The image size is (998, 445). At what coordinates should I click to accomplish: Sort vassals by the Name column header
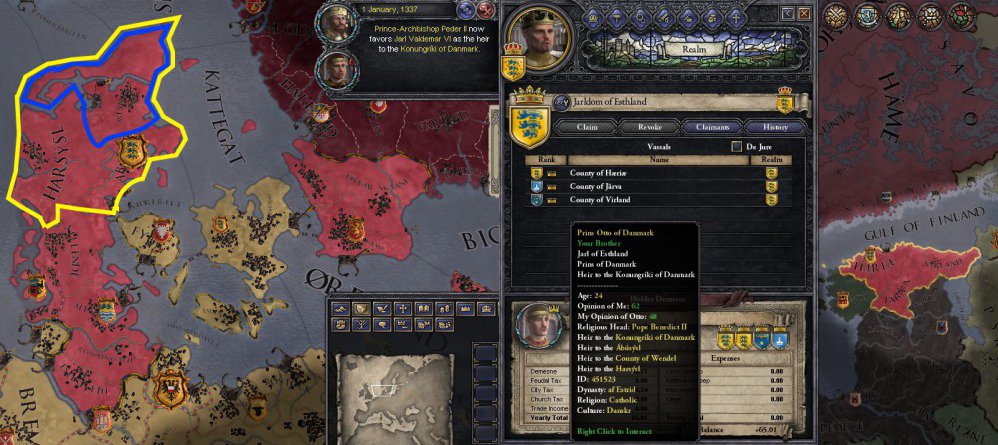pyautogui.click(x=658, y=160)
